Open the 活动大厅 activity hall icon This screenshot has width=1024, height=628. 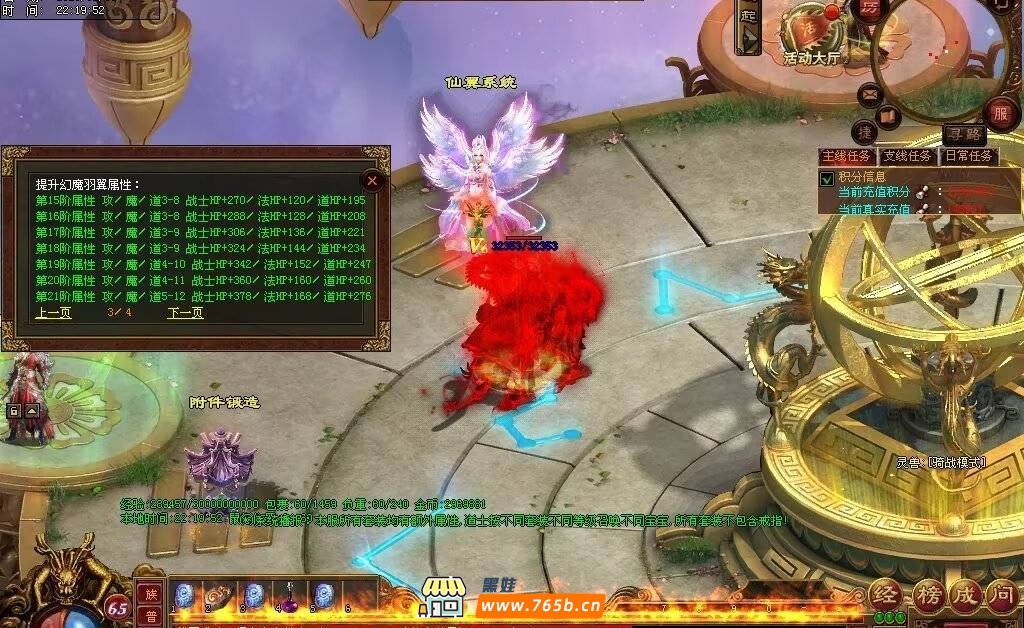click(x=812, y=32)
